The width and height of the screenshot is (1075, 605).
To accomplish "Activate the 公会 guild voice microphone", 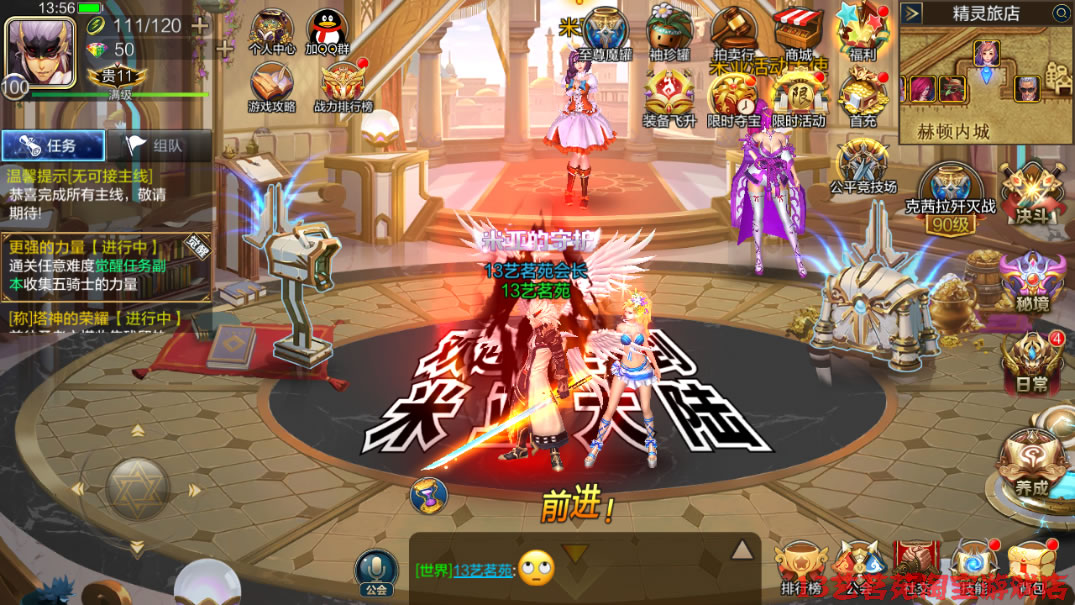I will 376,569.
